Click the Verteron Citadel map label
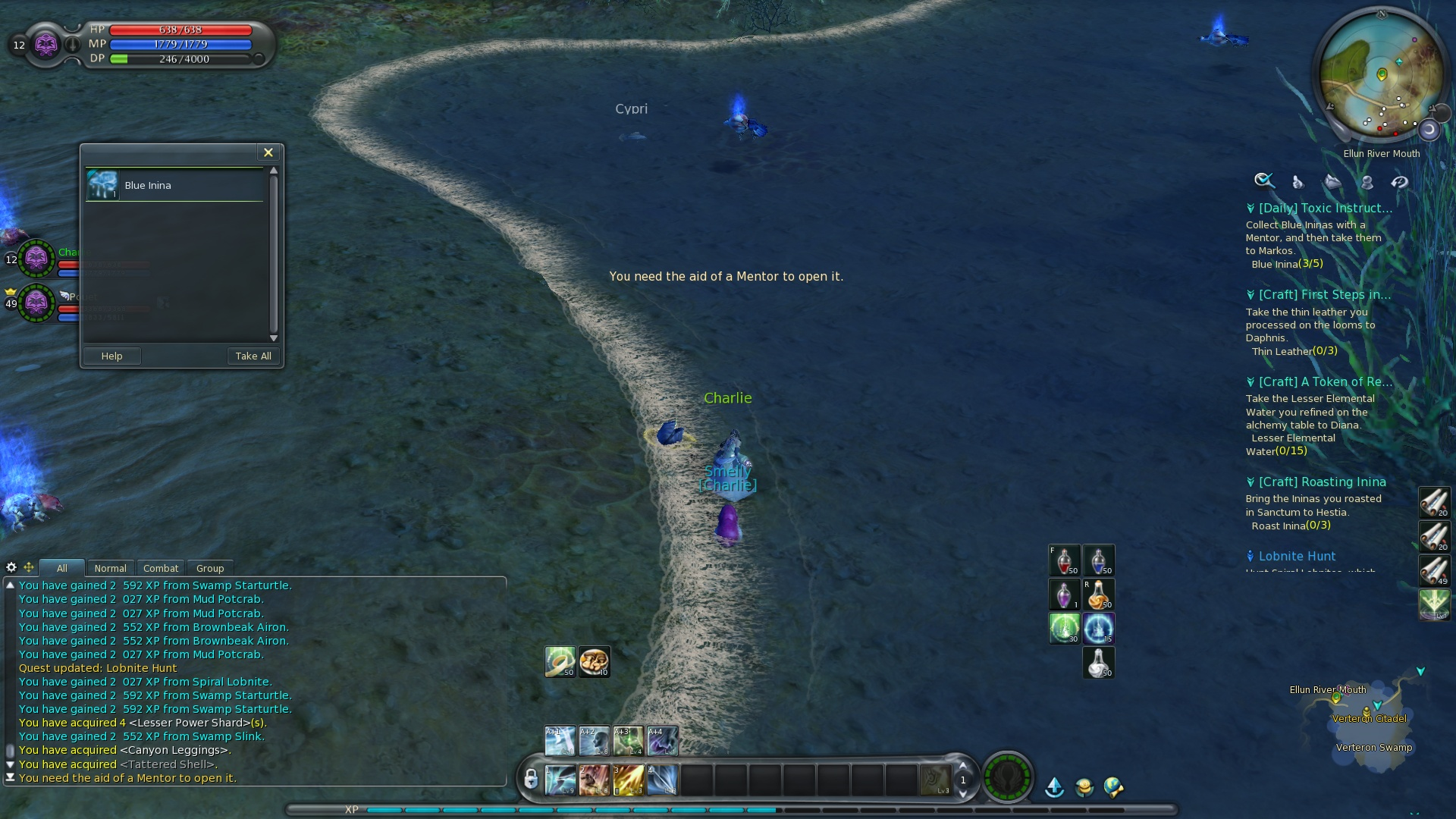The image size is (1456, 819). (1369, 718)
